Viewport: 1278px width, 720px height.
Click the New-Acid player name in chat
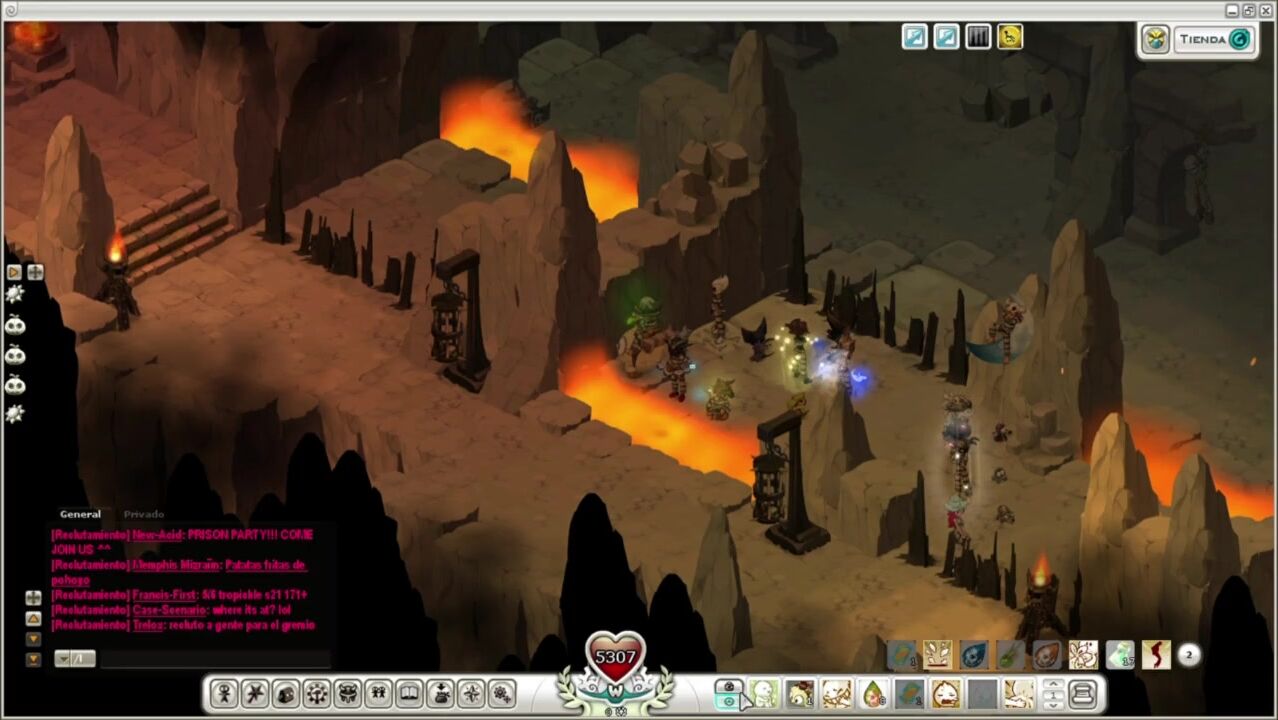(157, 535)
